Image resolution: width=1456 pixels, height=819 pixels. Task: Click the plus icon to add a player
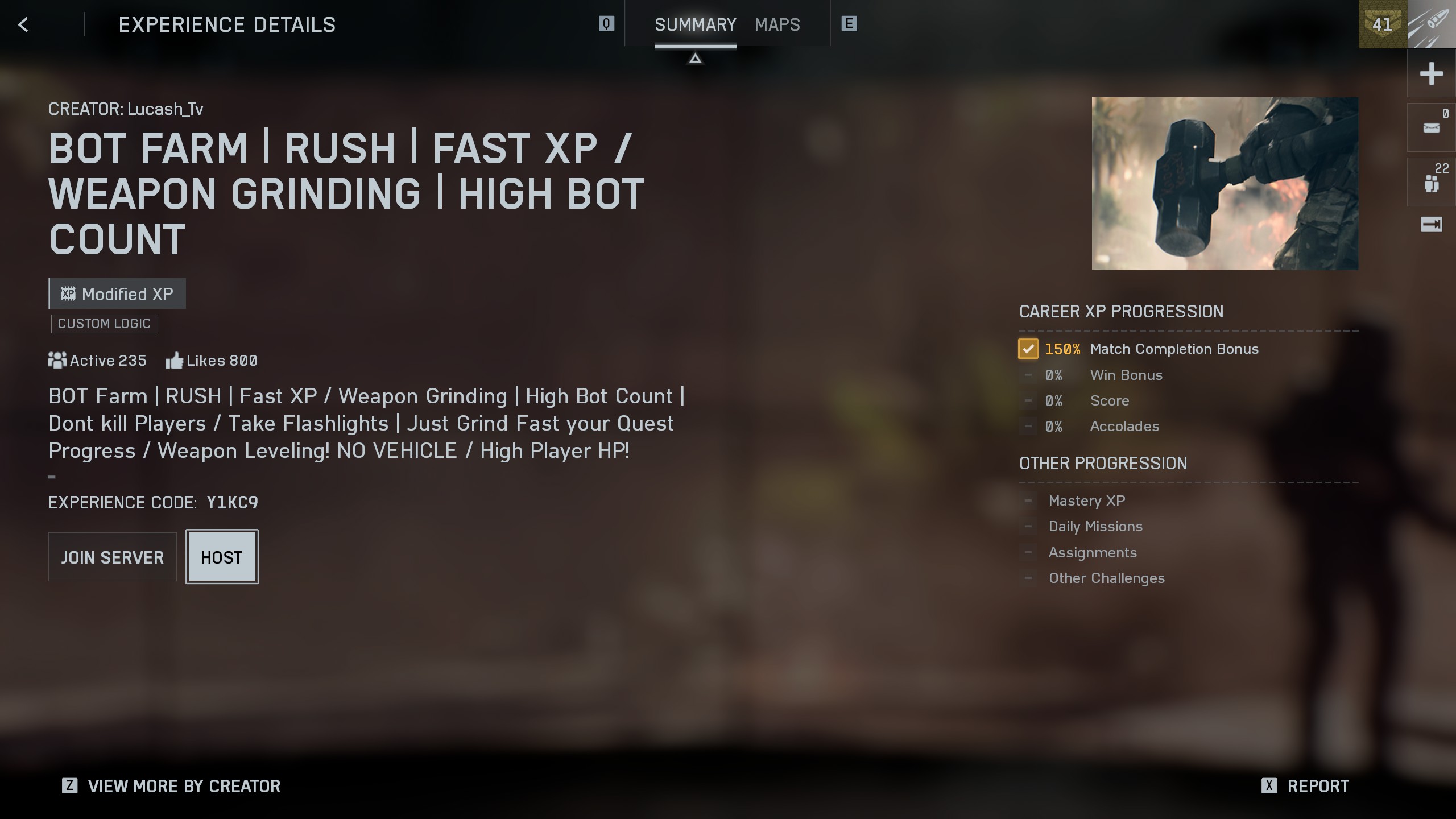click(1432, 73)
